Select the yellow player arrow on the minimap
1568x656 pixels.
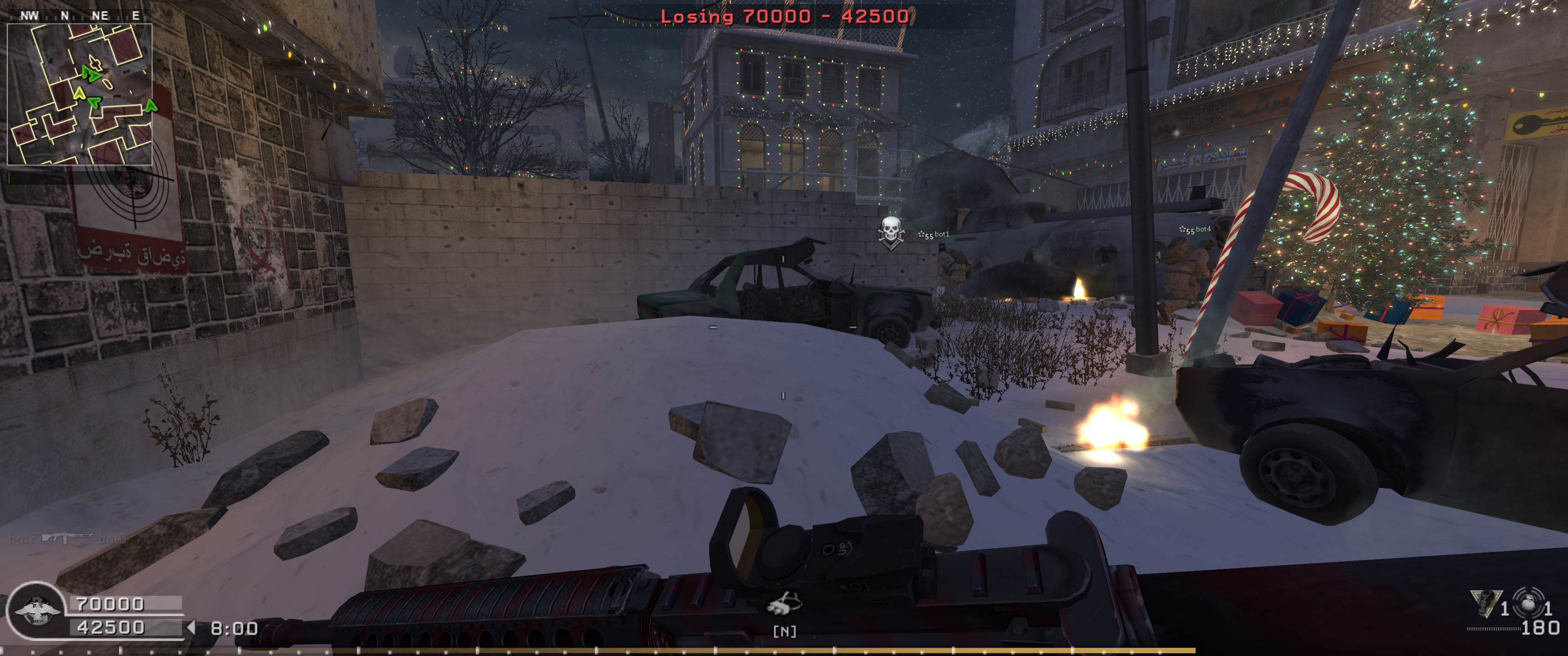pos(78,93)
